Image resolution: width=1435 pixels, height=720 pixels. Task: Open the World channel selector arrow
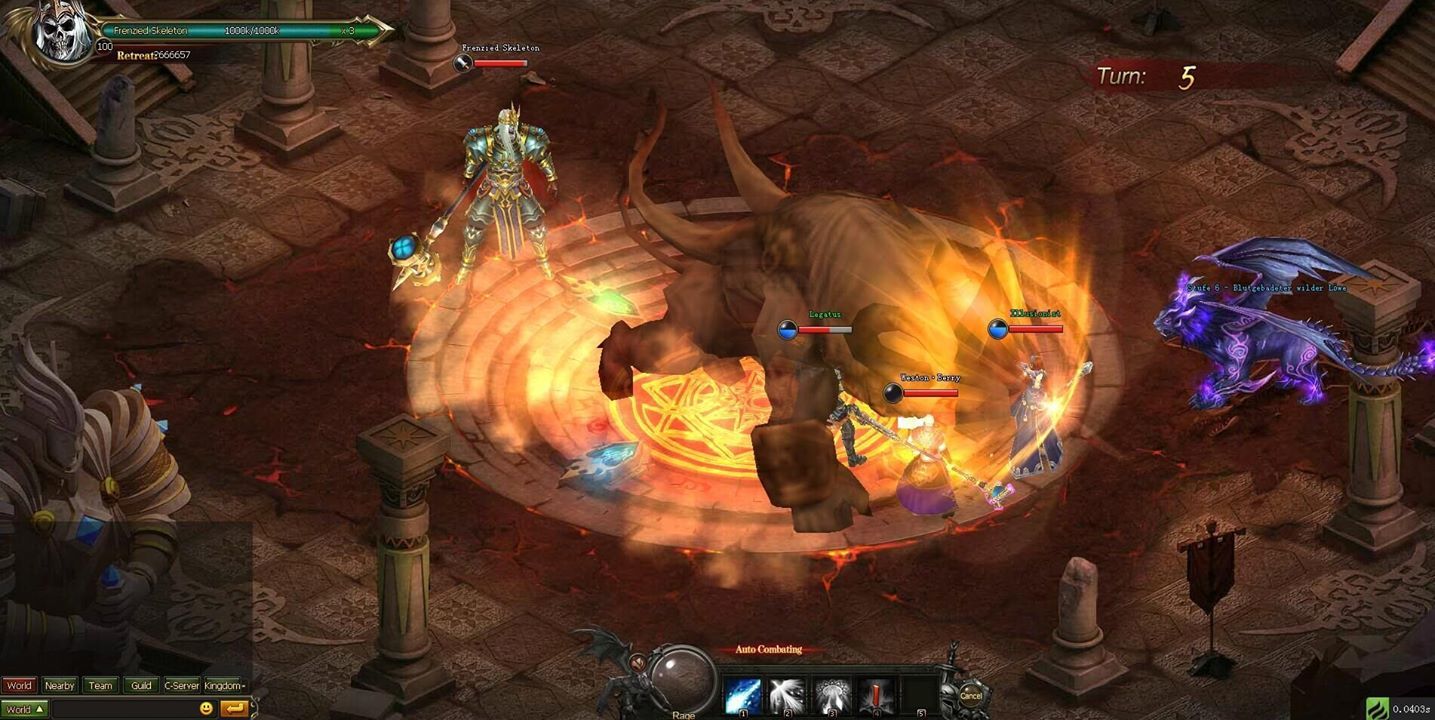tap(40, 708)
